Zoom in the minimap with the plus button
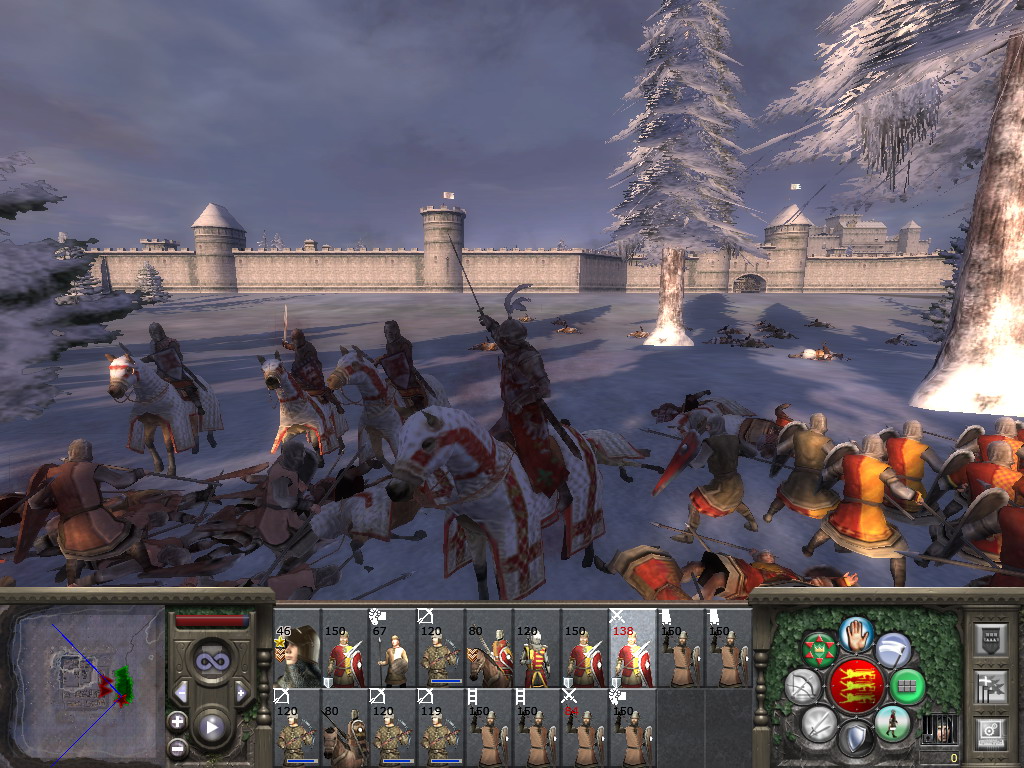 click(x=178, y=721)
